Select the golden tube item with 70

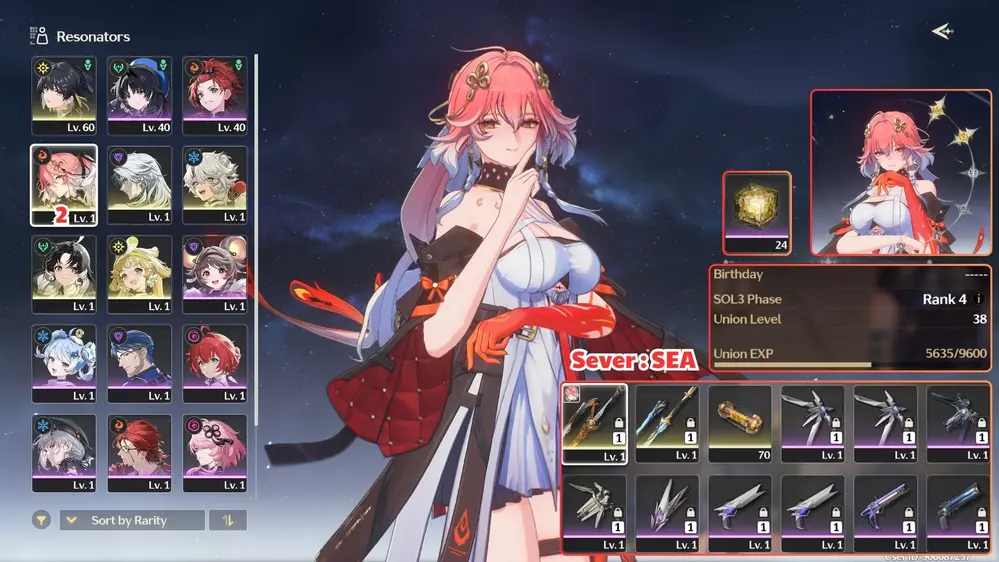[740, 424]
